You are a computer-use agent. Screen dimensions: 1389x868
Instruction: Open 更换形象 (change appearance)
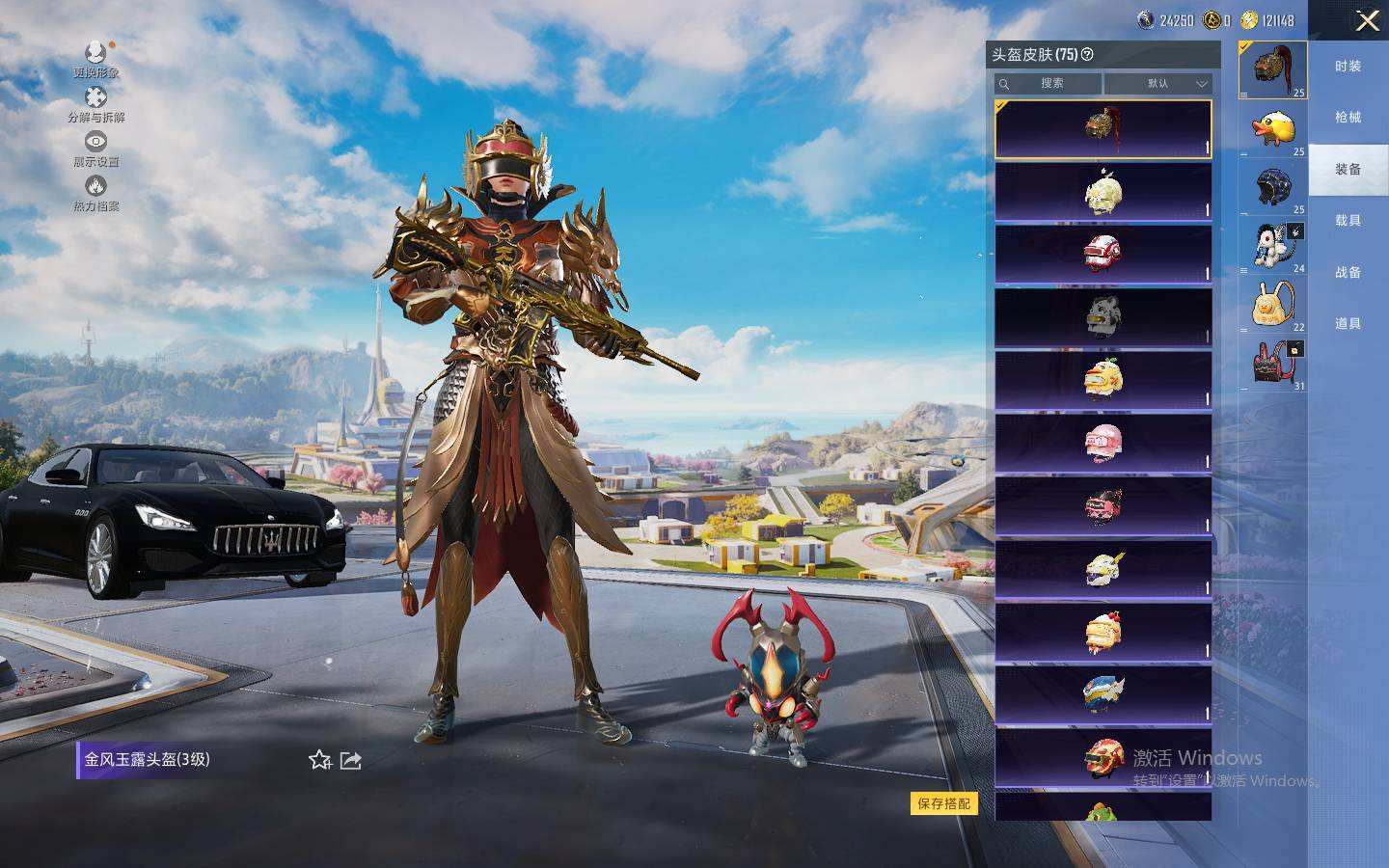[x=95, y=59]
